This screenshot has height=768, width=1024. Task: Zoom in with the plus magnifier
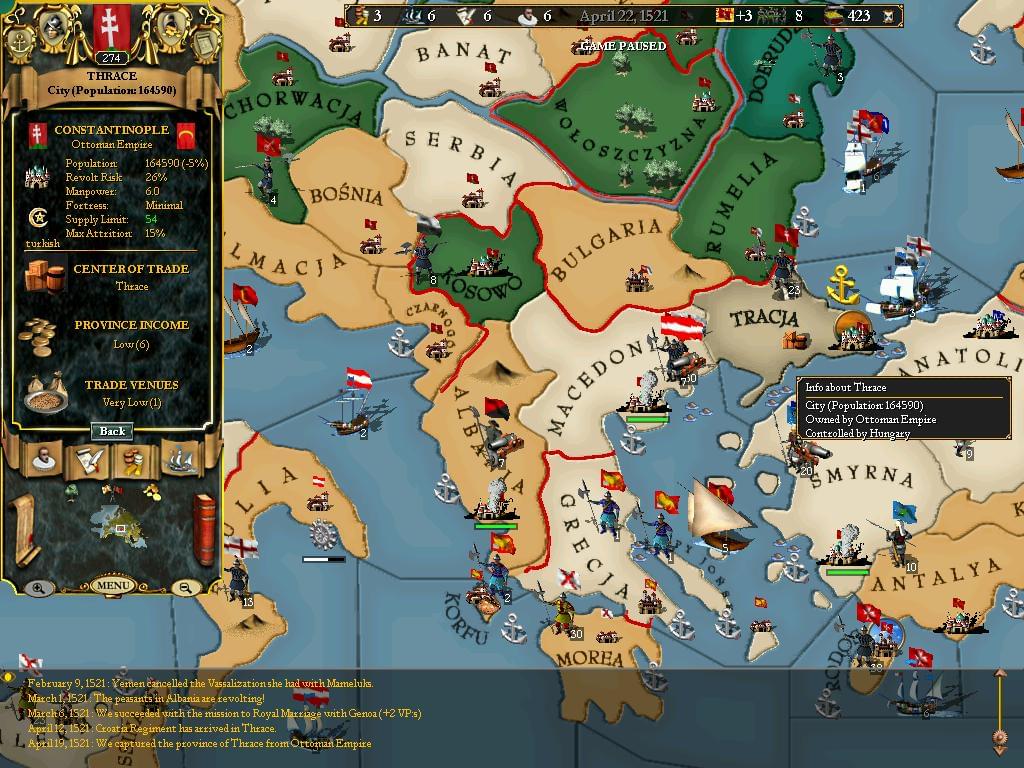[37, 588]
